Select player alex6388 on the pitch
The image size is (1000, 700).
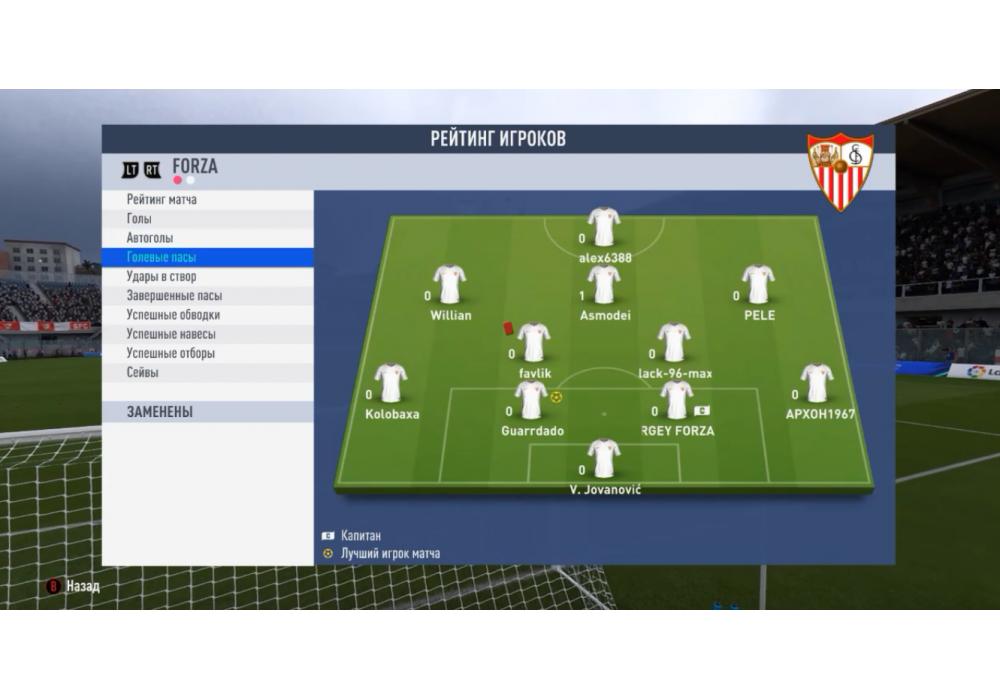pyautogui.click(x=604, y=228)
